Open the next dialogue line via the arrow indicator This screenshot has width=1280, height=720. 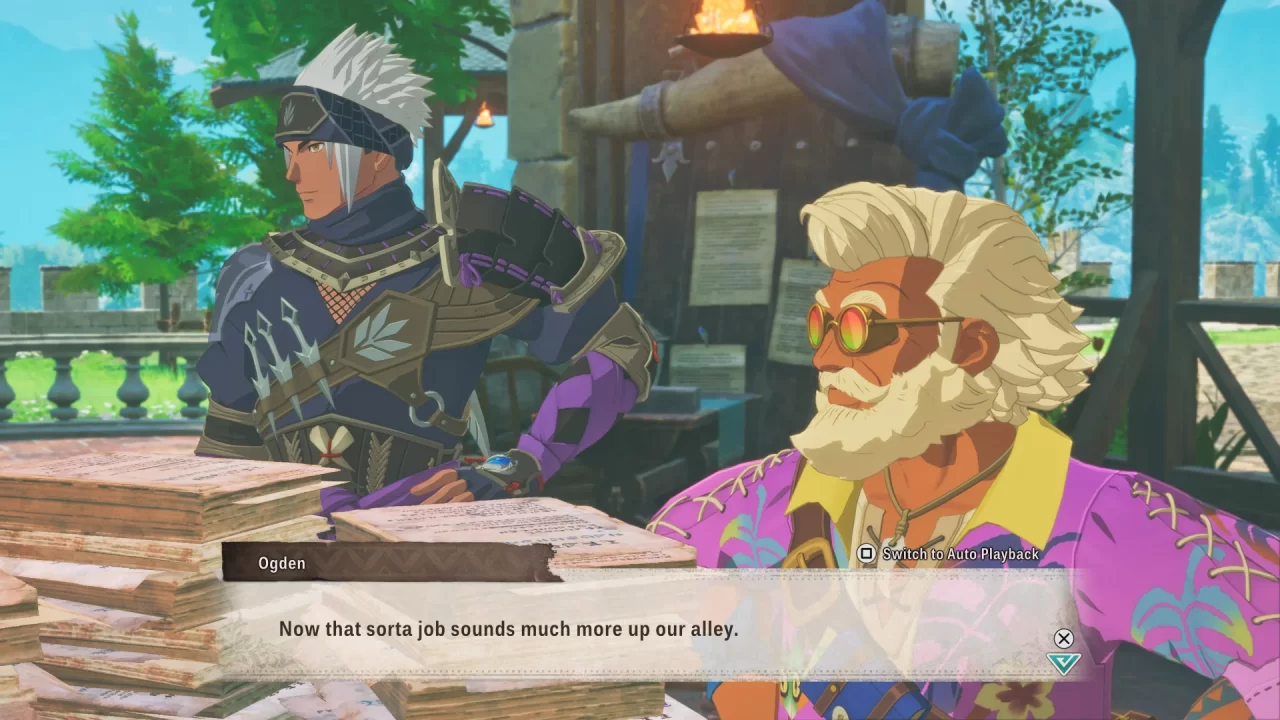click(1065, 662)
